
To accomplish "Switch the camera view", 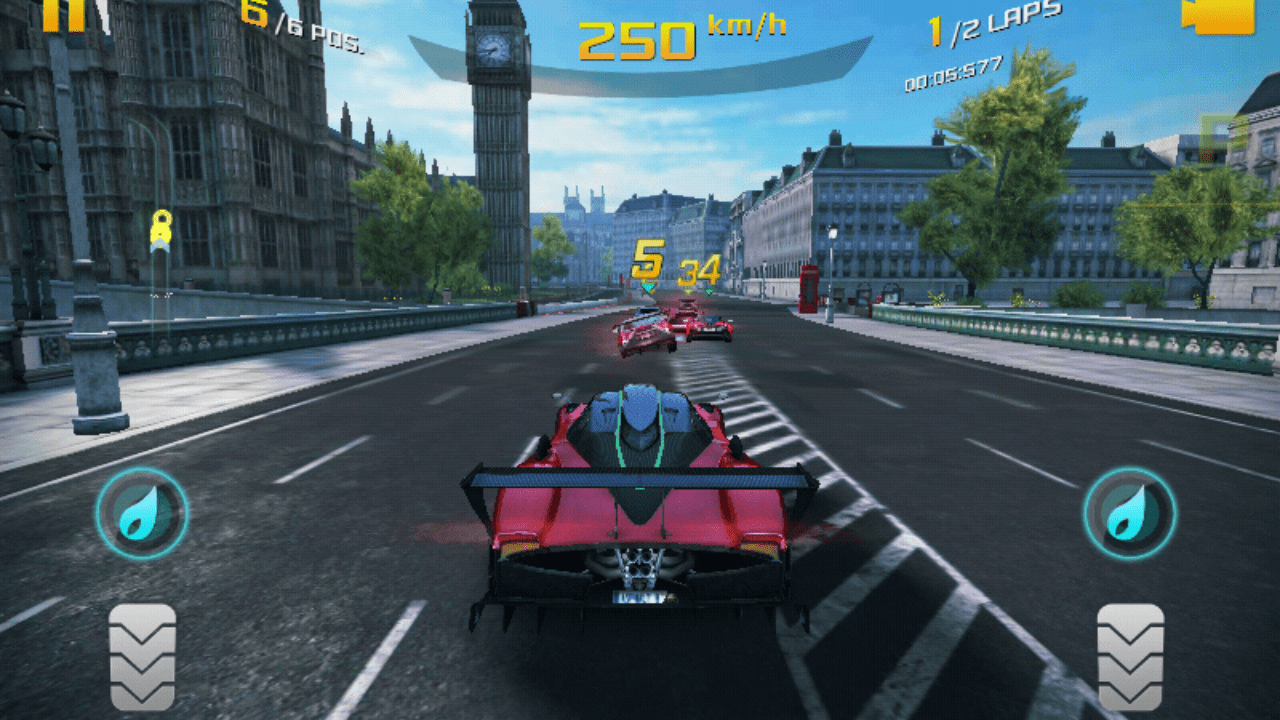I will [x=1217, y=15].
